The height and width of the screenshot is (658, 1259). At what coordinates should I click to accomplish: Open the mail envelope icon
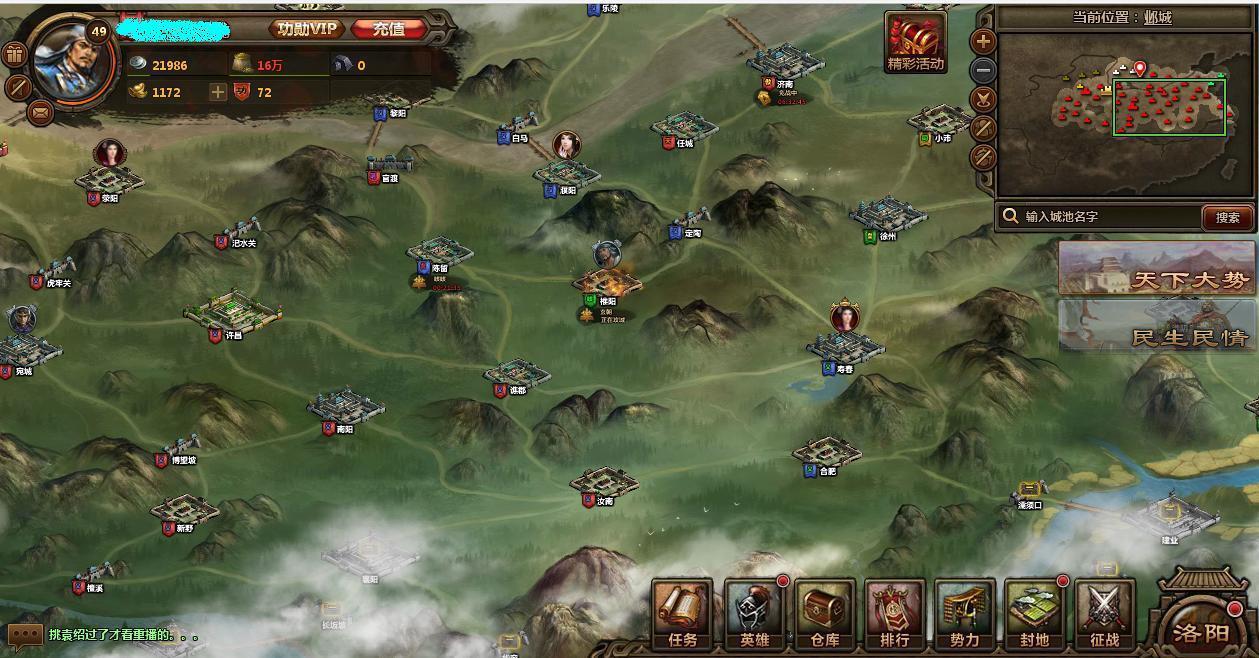coord(40,112)
